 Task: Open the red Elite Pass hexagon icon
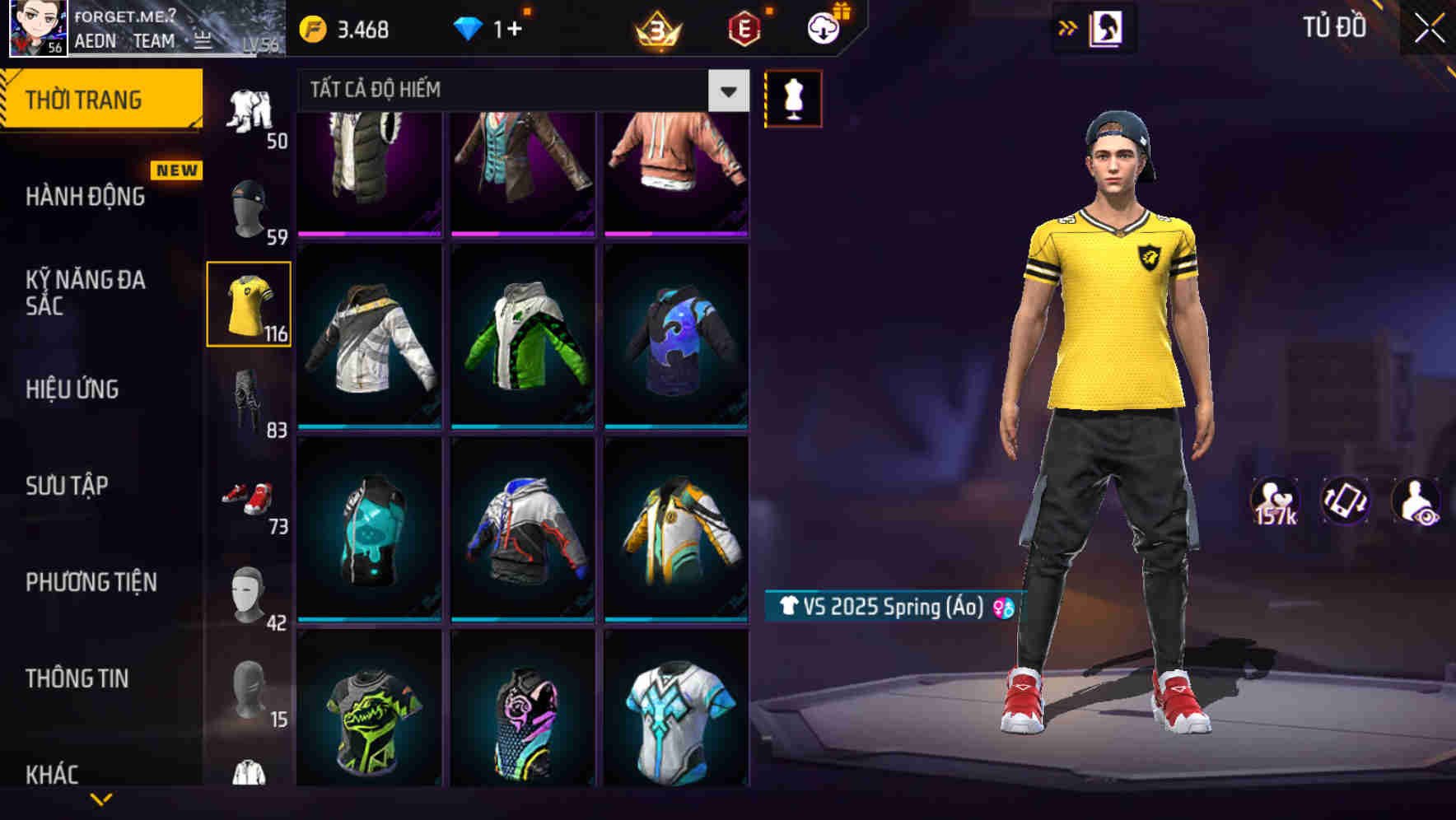(740, 28)
